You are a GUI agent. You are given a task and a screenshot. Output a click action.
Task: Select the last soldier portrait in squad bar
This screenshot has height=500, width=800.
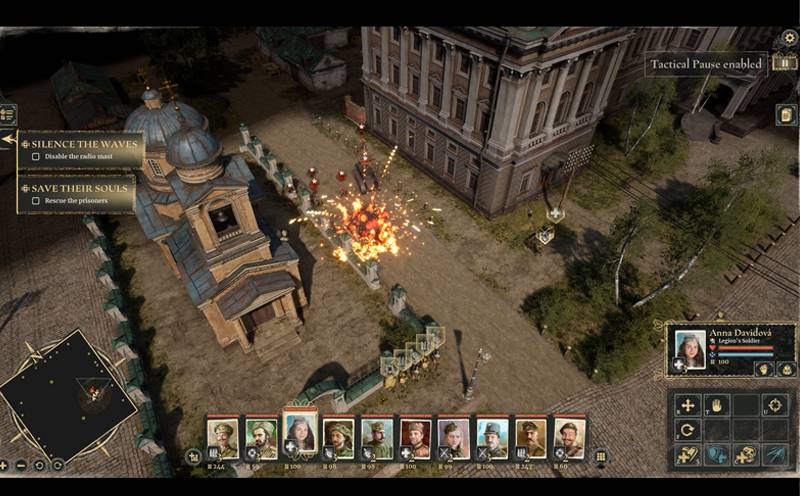tap(568, 437)
